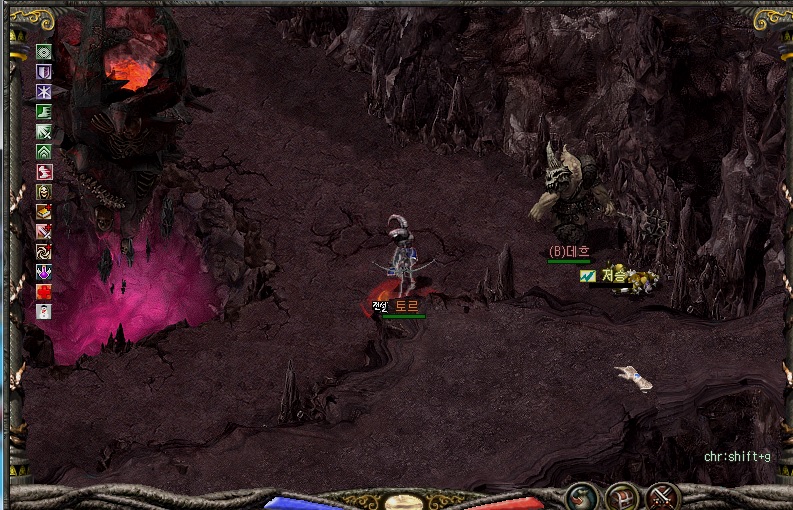Image resolution: width=793 pixels, height=510 pixels.
Task: Click the purple shield buff icon
Action: point(44,72)
